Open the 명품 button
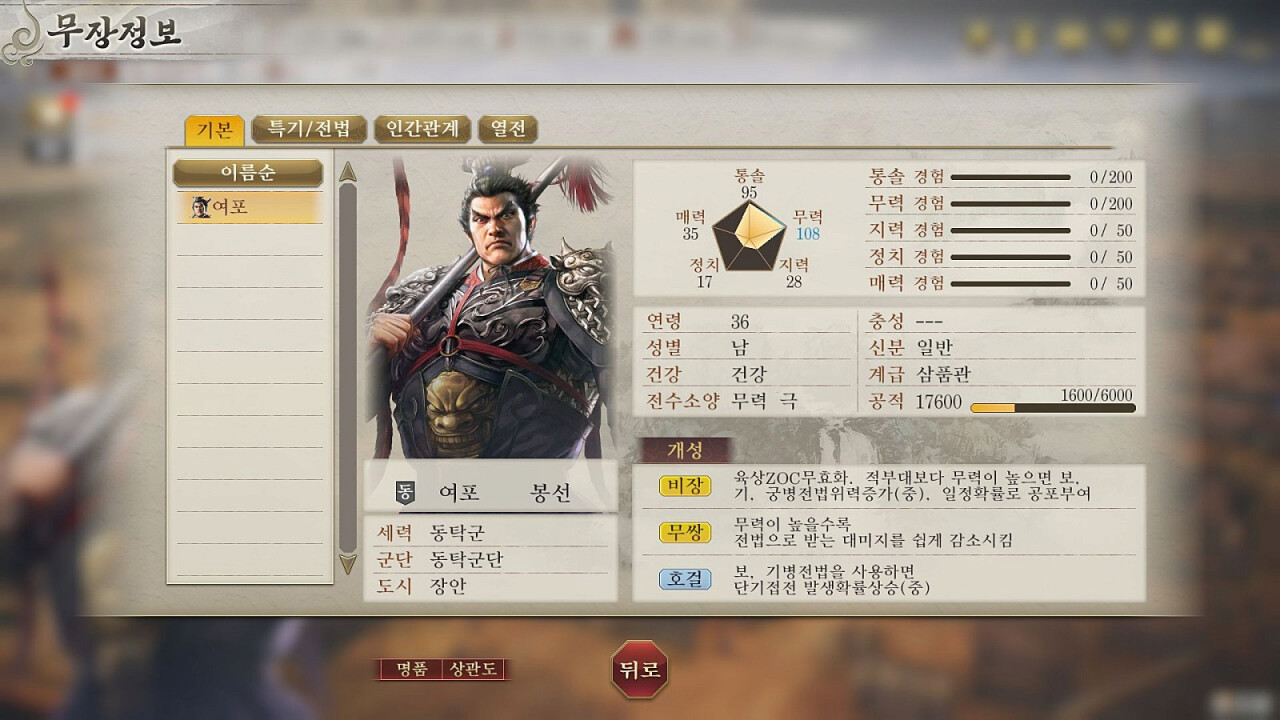This screenshot has height=720, width=1280. pyautogui.click(x=411, y=669)
